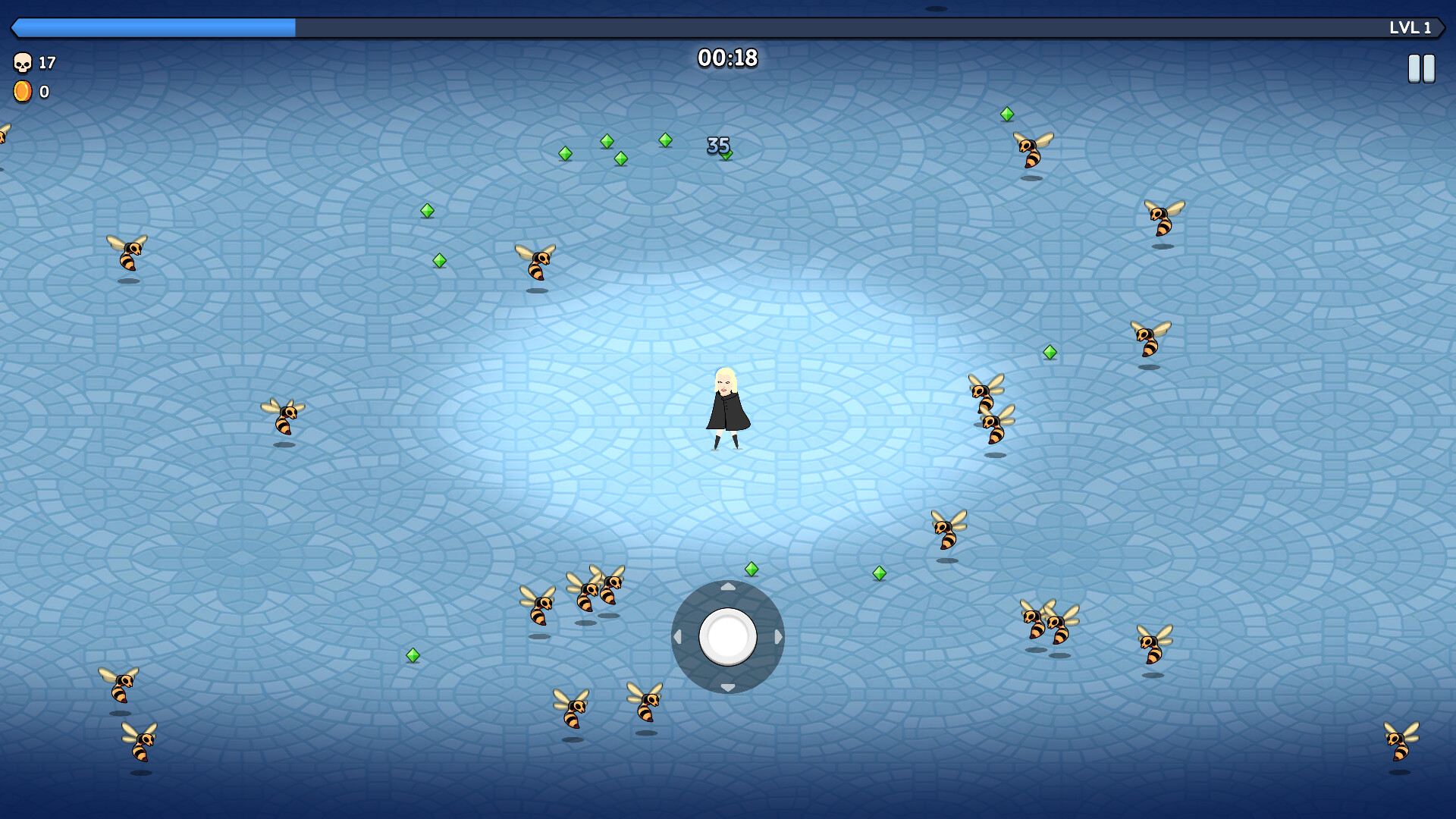Click the white joystick knob
The height and width of the screenshot is (819, 1456).
click(729, 638)
